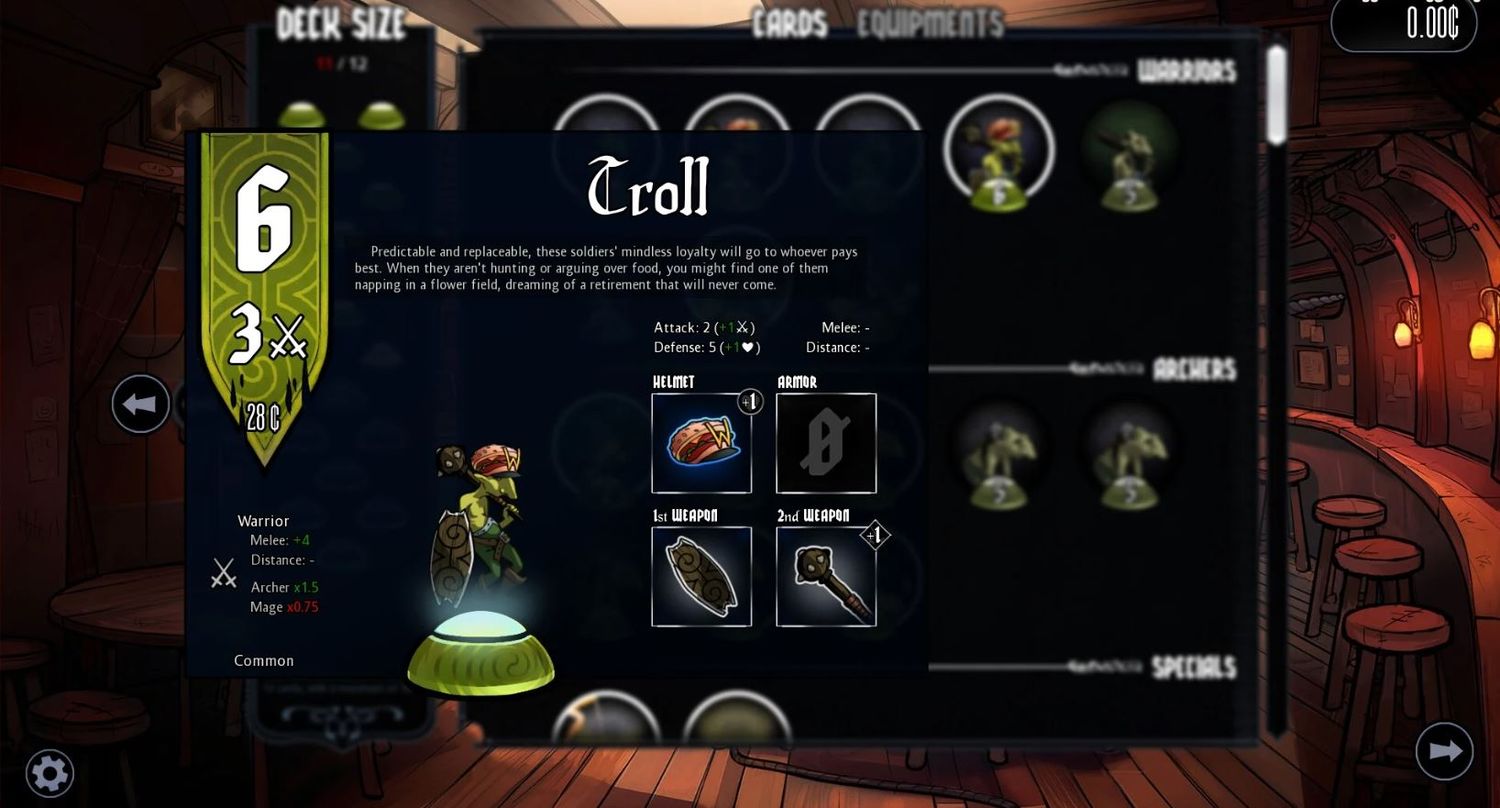Grab the card list scrollbar handle
The image size is (1500, 808).
(1276, 95)
